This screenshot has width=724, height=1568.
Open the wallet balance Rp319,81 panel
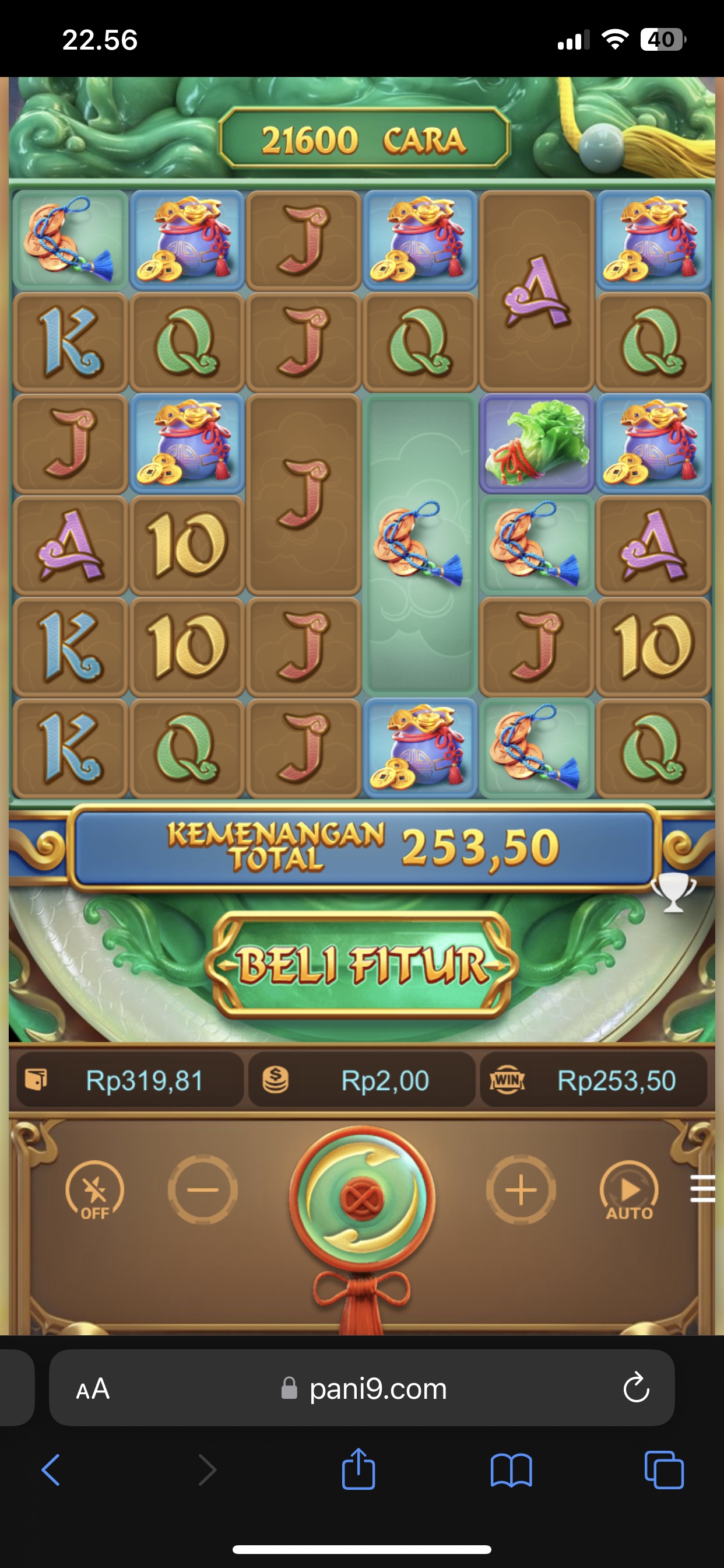coord(129,1080)
